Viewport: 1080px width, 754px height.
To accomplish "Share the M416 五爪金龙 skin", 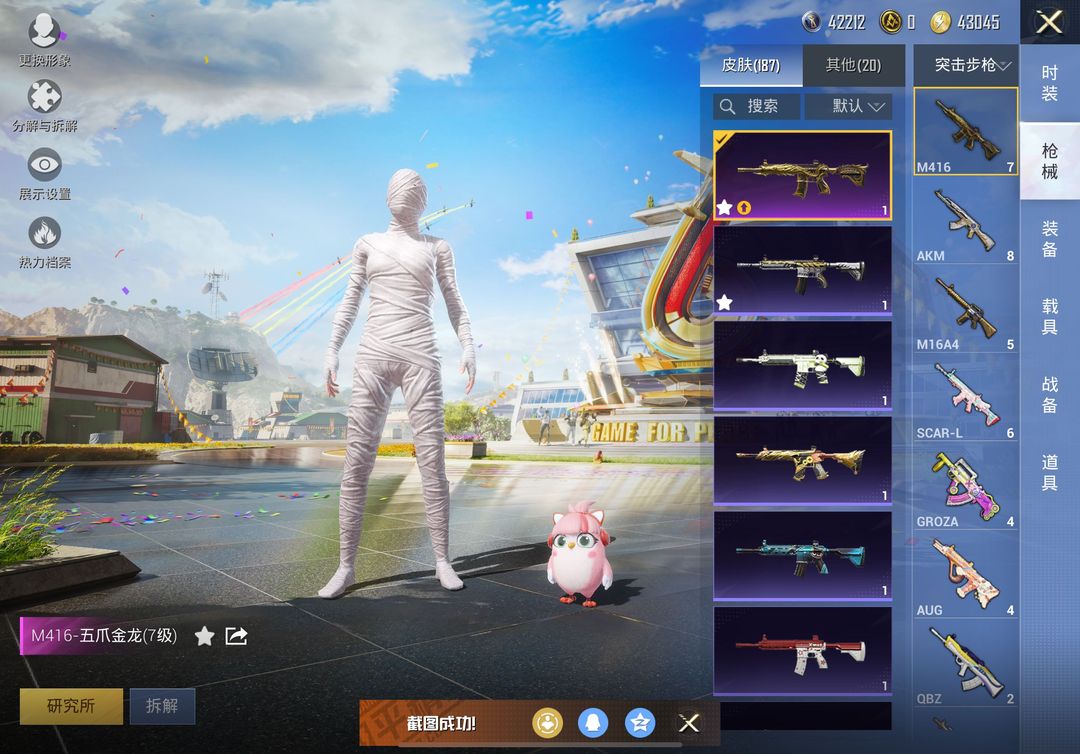I will click(236, 636).
